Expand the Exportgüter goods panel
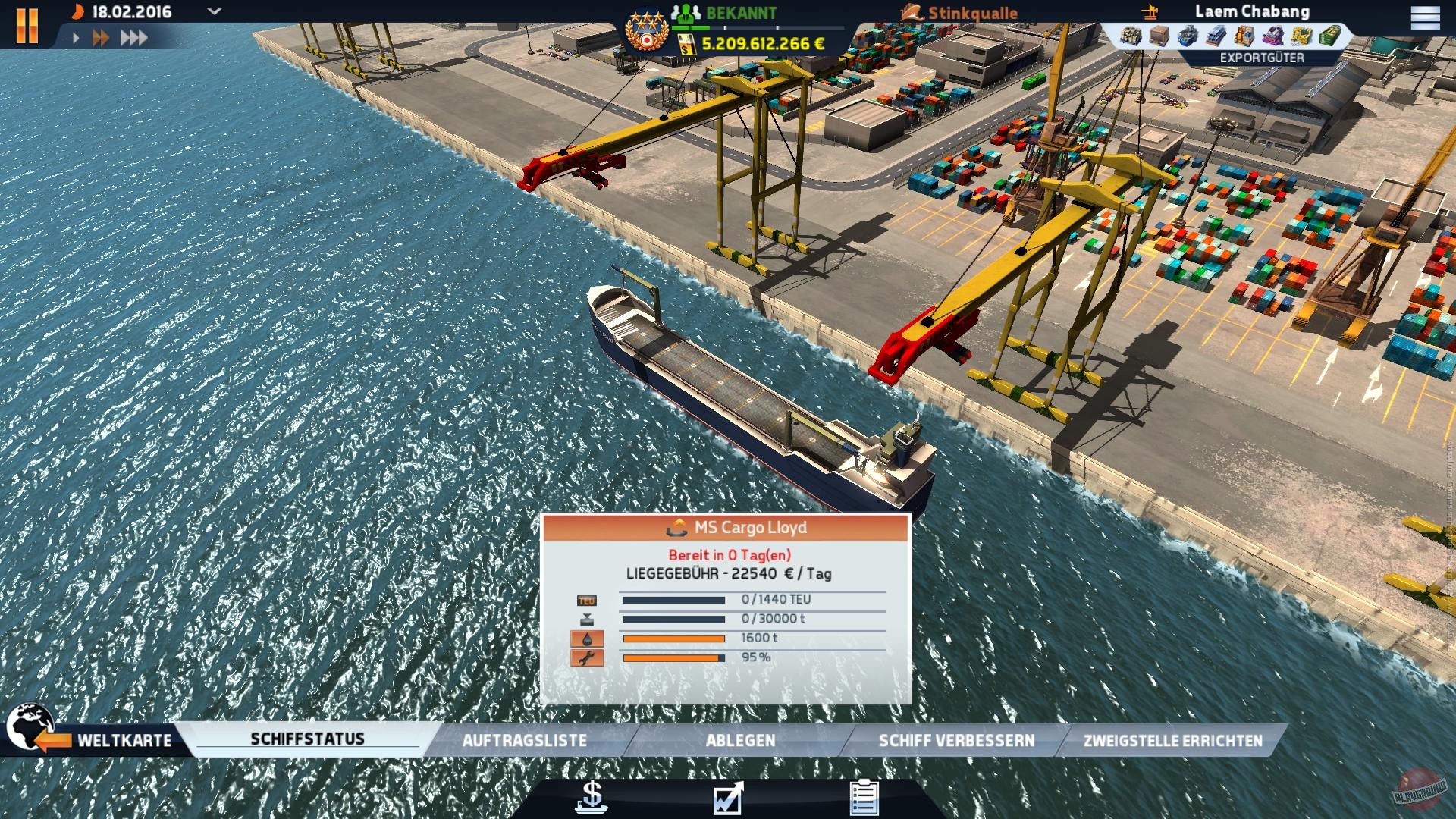The image size is (1456, 819). 1261,56
